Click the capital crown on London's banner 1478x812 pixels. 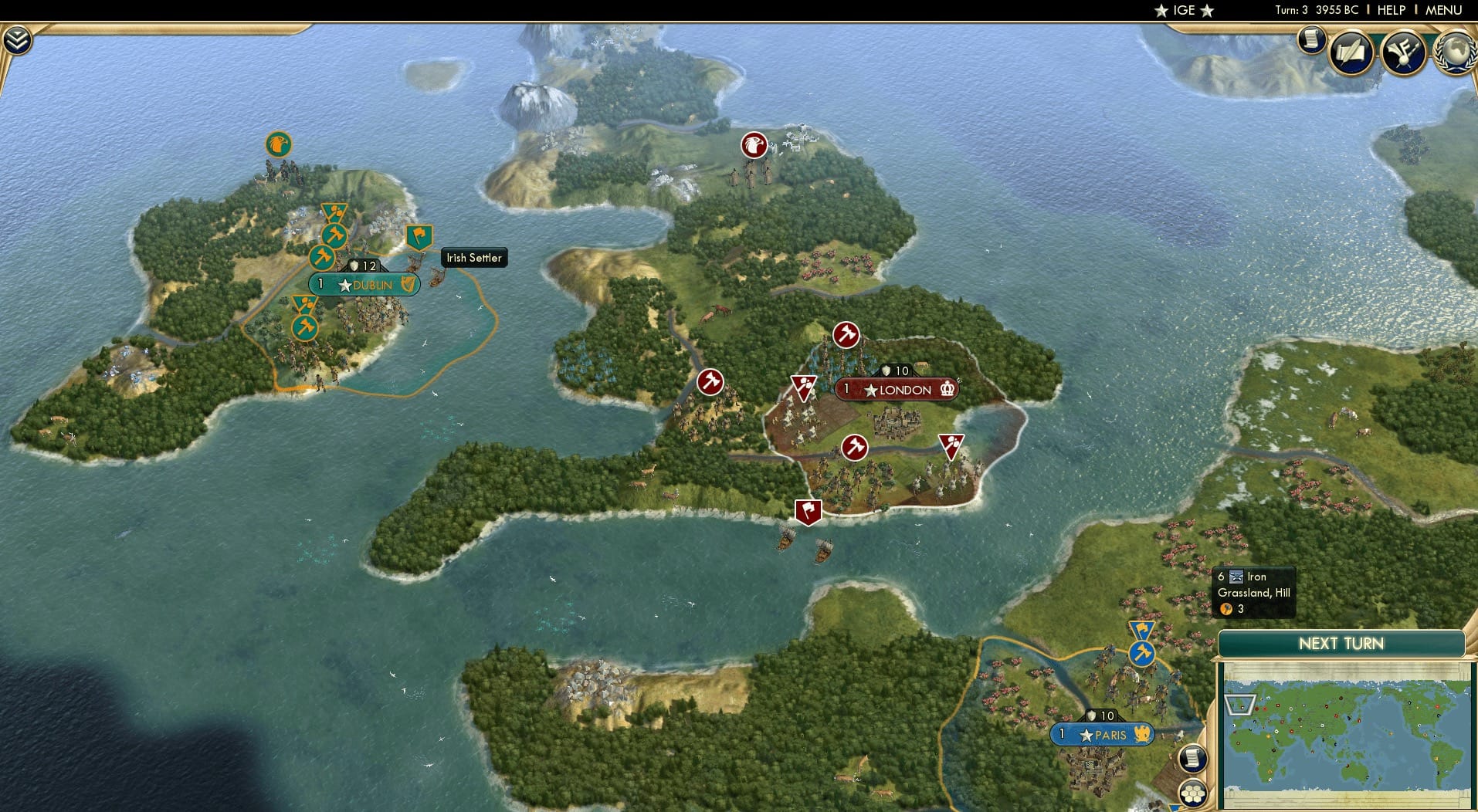pyautogui.click(x=946, y=391)
